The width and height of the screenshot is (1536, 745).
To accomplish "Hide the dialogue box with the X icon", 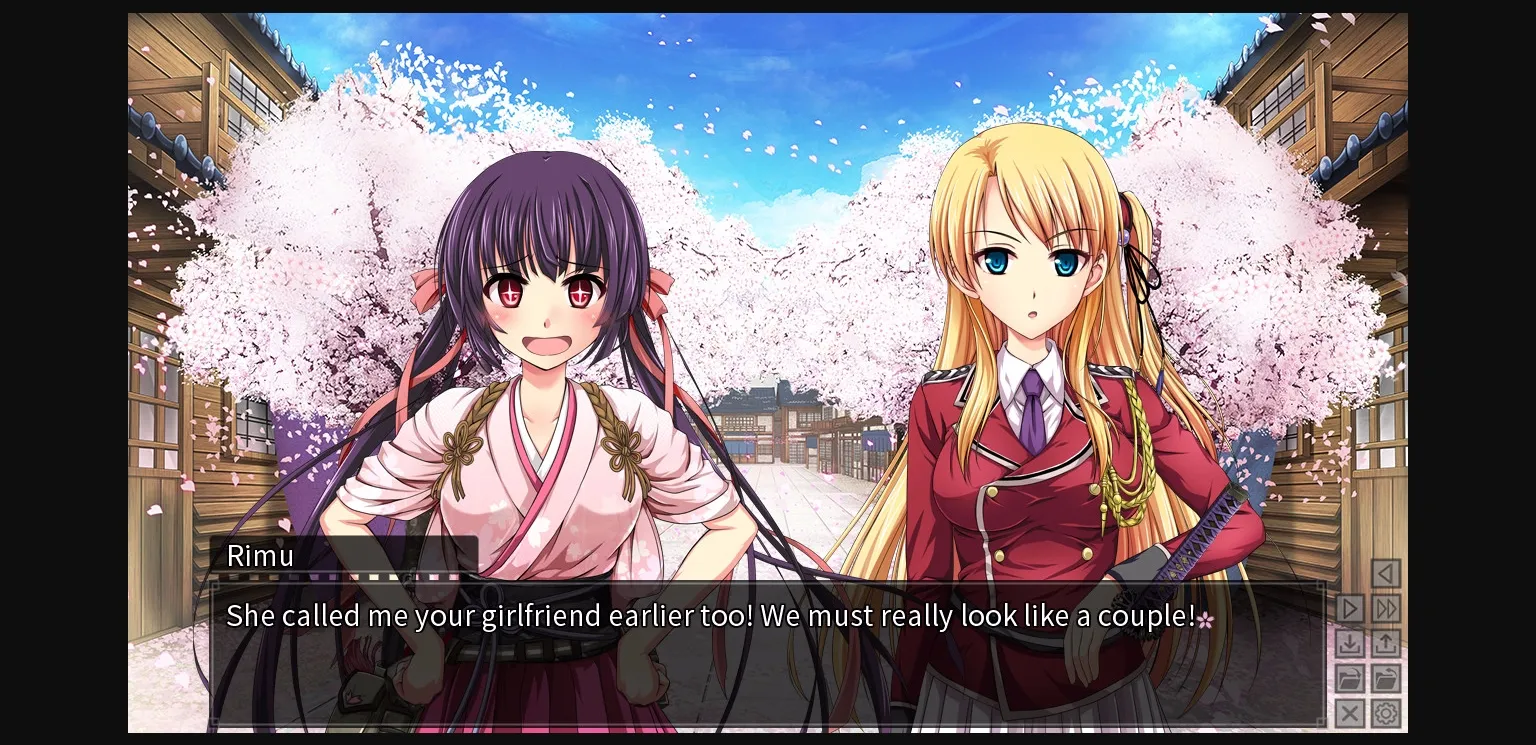I will pyautogui.click(x=1350, y=713).
